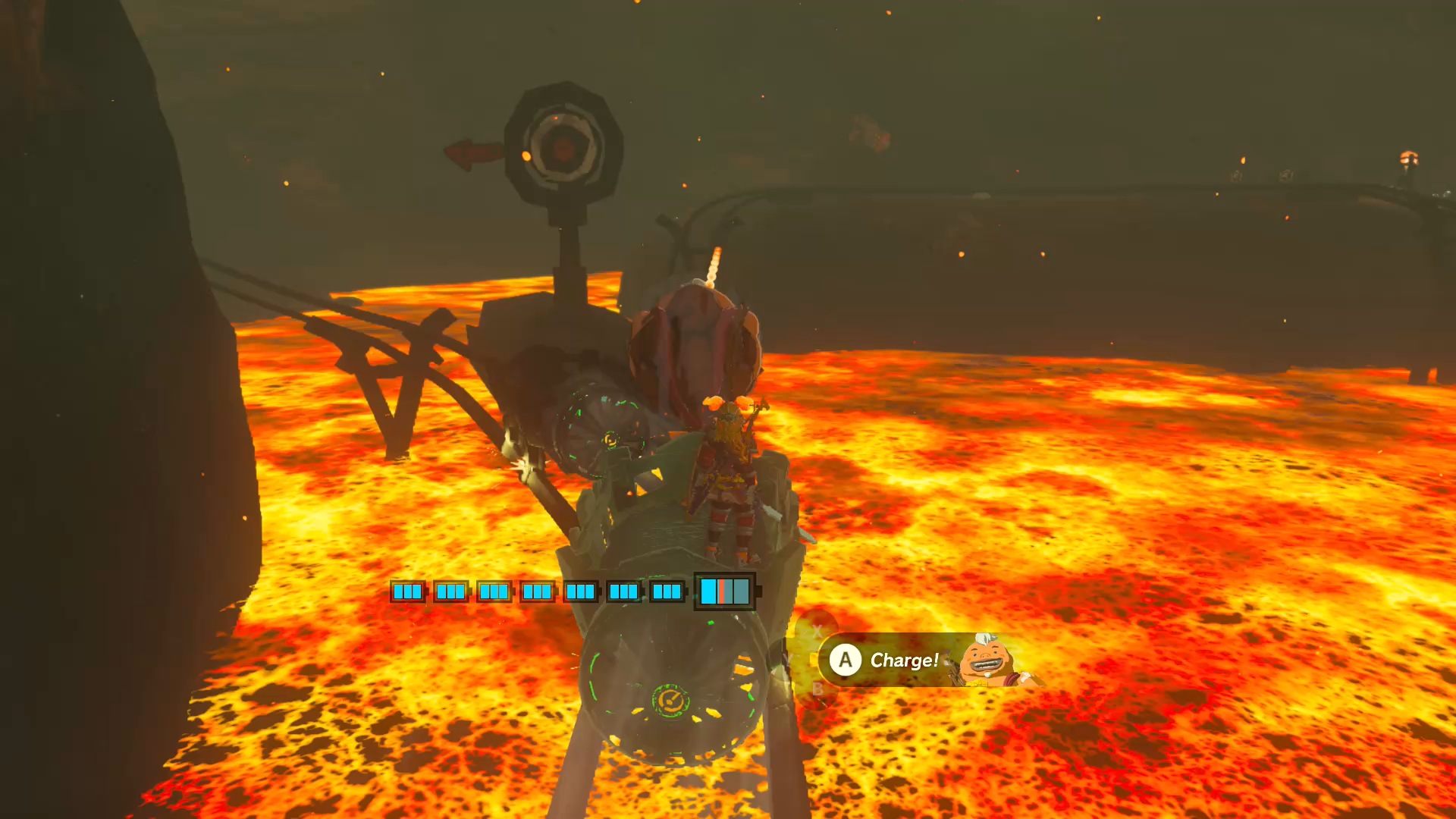
Task: Click the large draining battery charge gauge
Action: point(723,591)
